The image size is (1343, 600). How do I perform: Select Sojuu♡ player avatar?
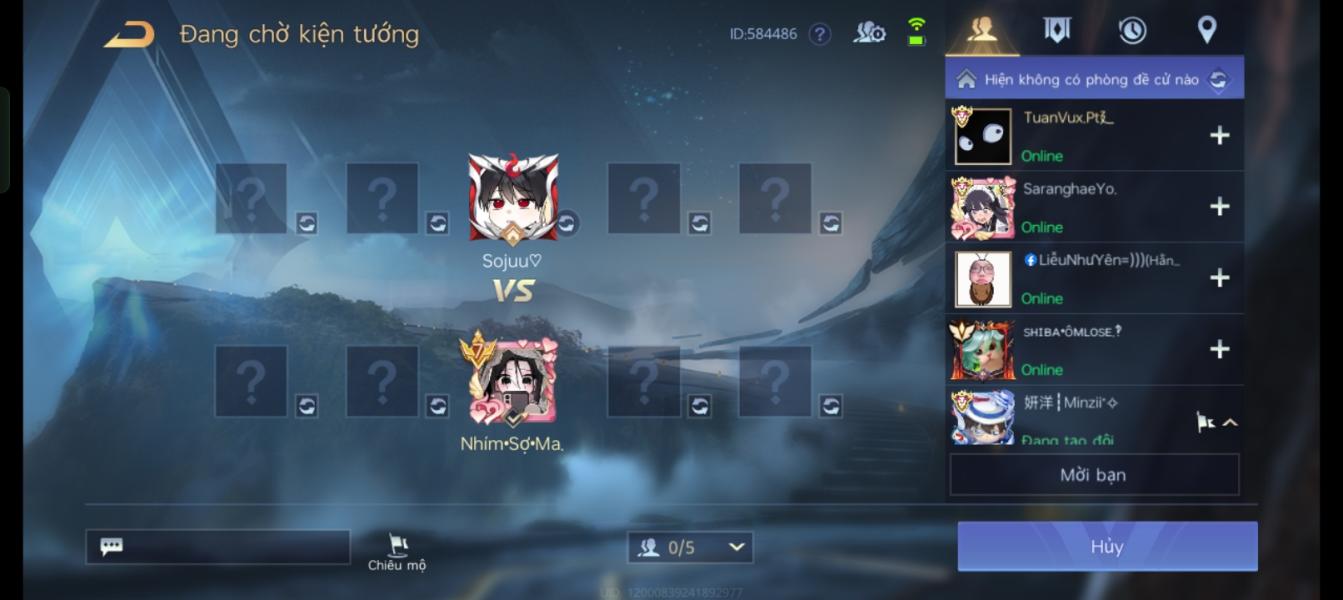[x=513, y=199]
